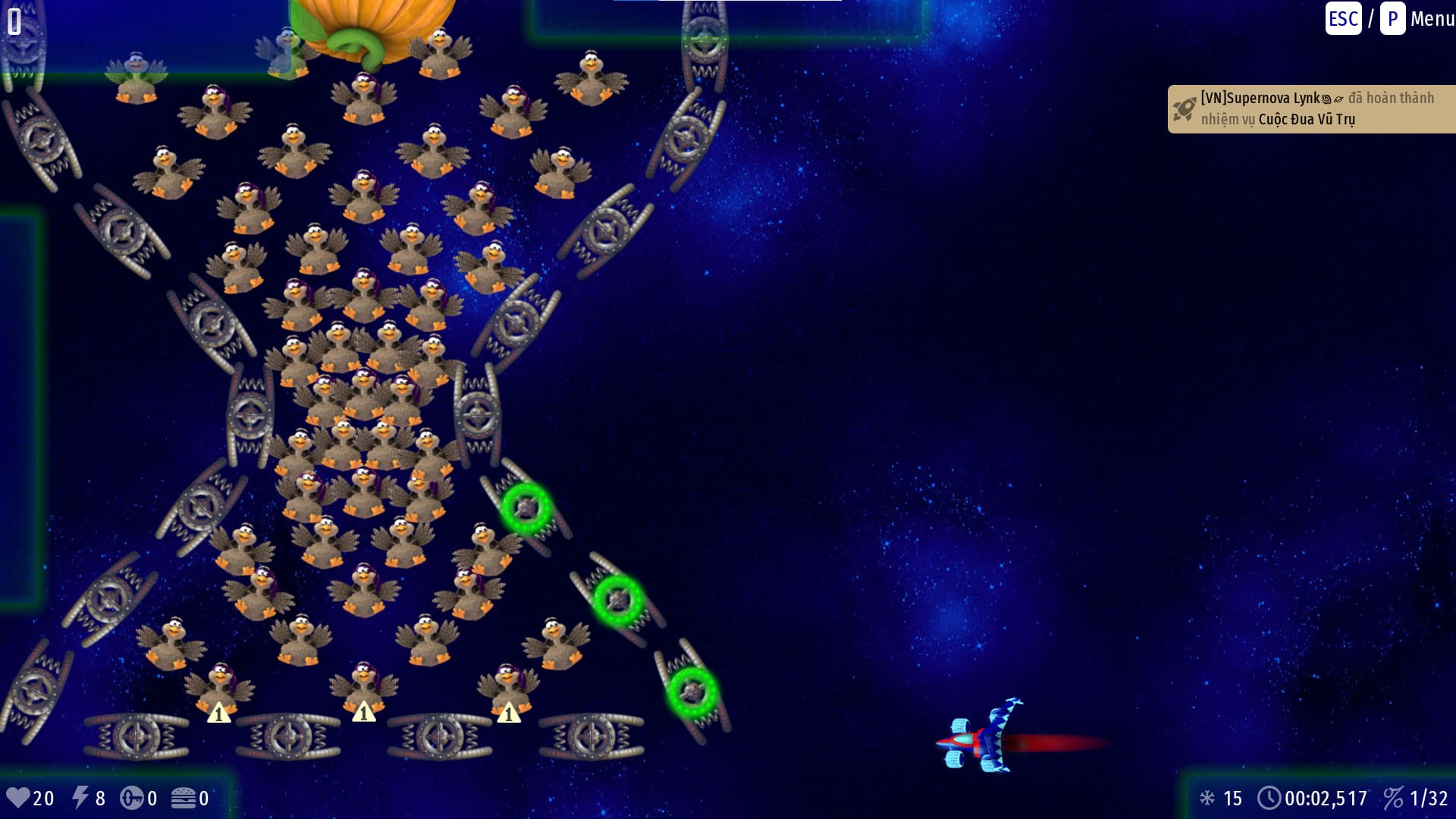The height and width of the screenshot is (819, 1456).
Task: Click the key counter icon
Action: click(x=133, y=798)
